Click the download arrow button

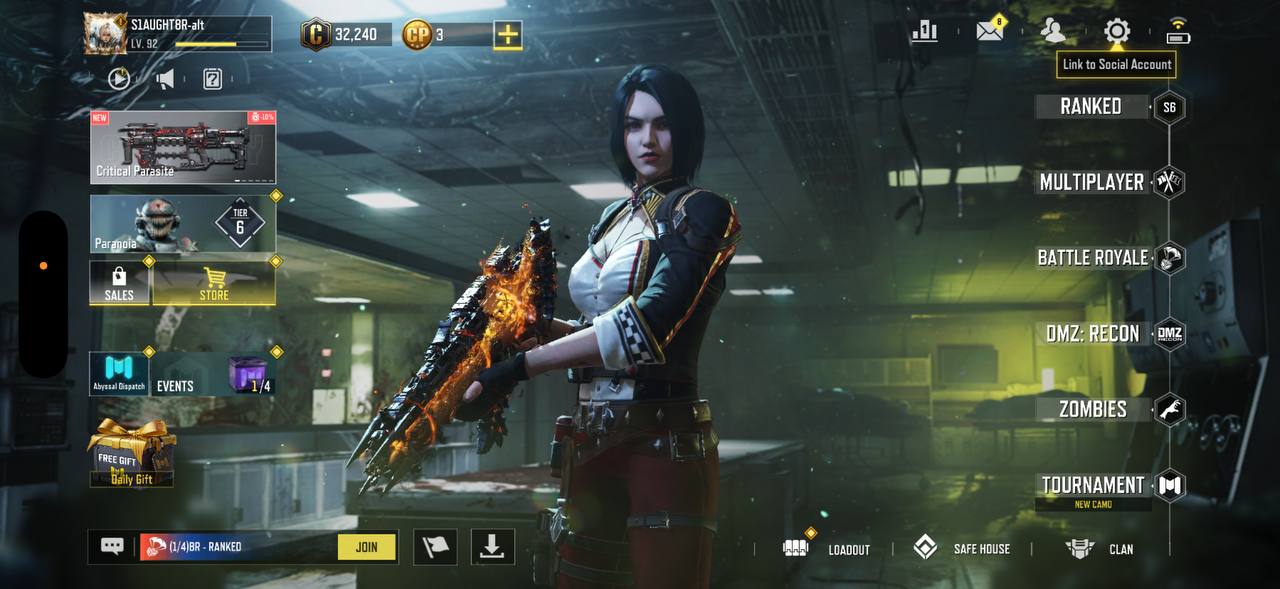pos(492,547)
